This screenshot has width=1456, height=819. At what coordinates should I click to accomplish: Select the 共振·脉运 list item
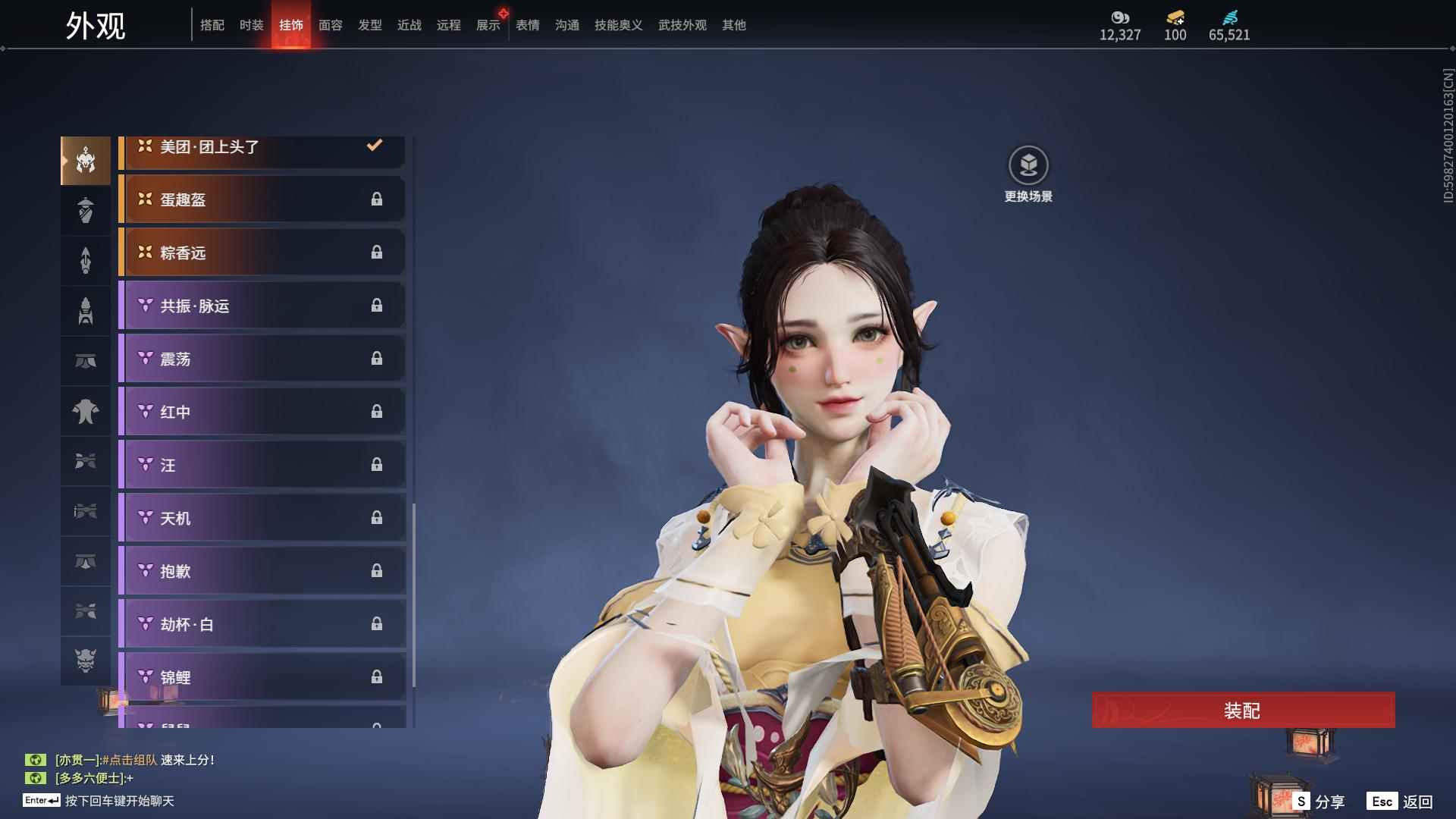(x=262, y=306)
